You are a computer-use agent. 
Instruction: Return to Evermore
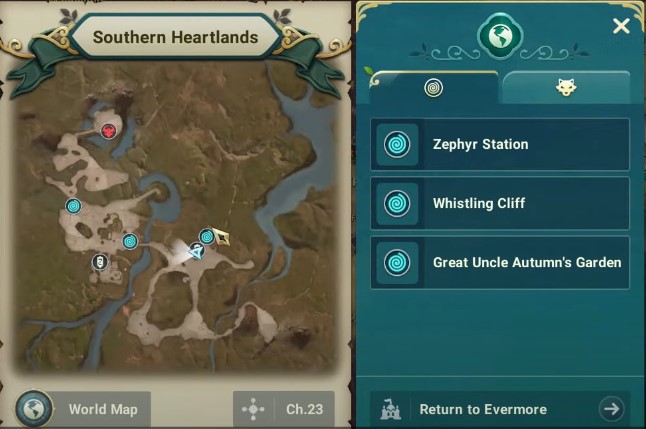tap(500, 409)
